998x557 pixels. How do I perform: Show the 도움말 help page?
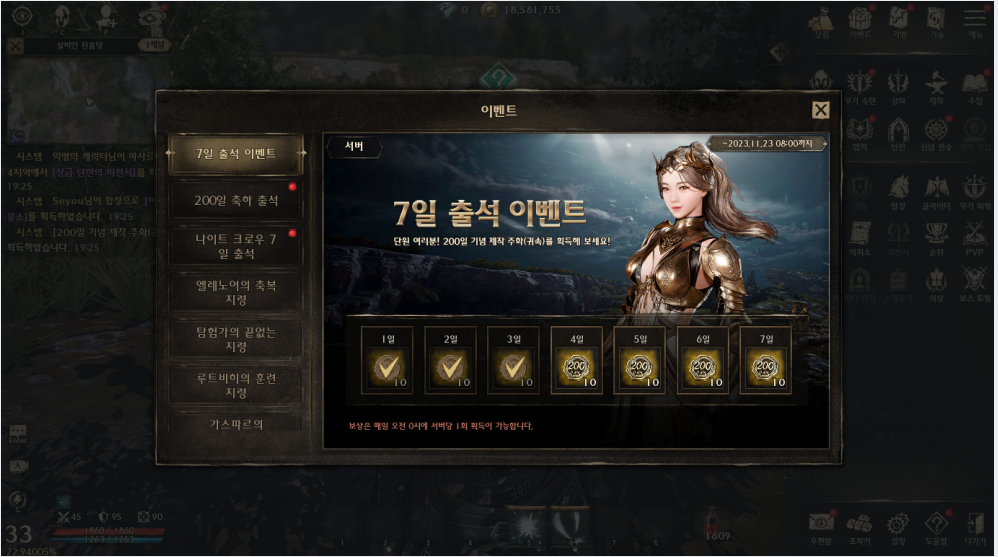[936, 526]
